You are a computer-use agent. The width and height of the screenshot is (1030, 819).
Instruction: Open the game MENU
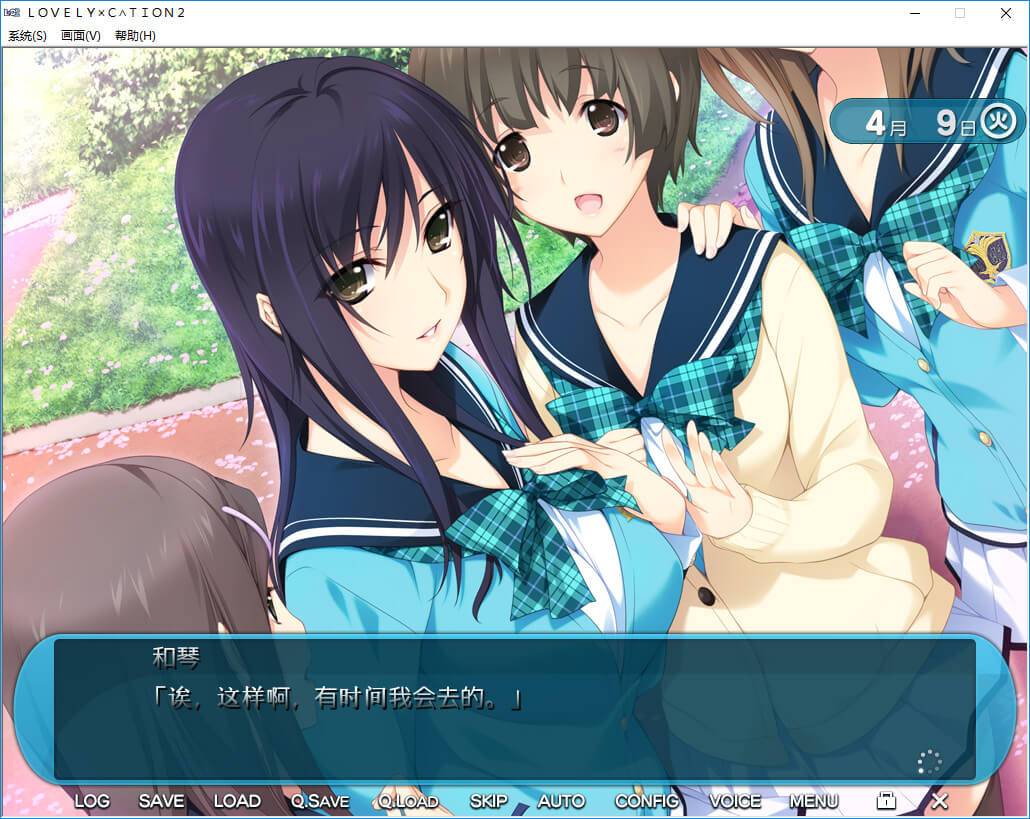[x=814, y=801]
